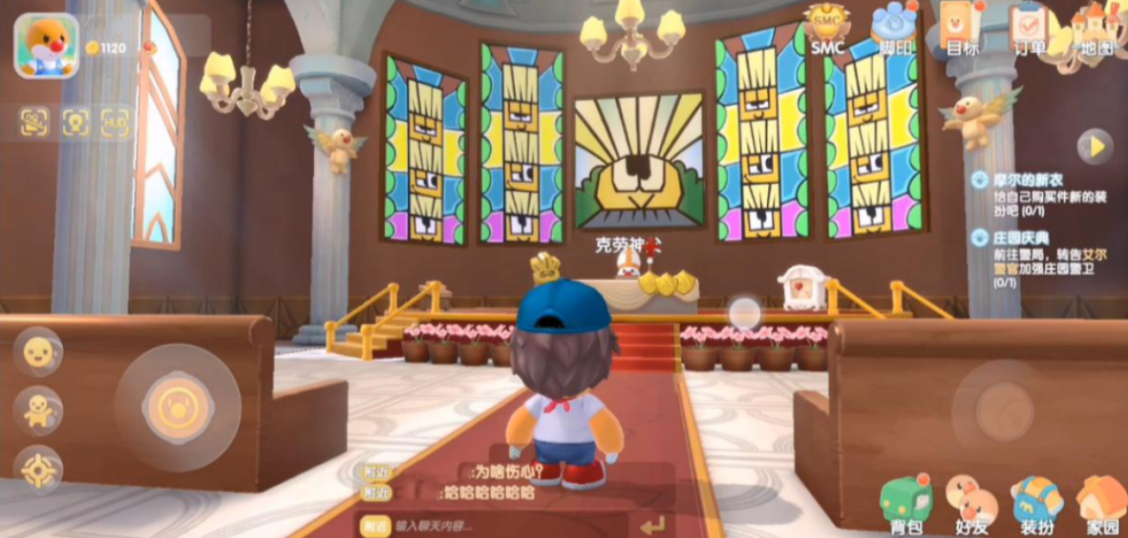Viewport: 1128px width, 538px height.
Task: Open the player avatar profile
Action: click(45, 45)
